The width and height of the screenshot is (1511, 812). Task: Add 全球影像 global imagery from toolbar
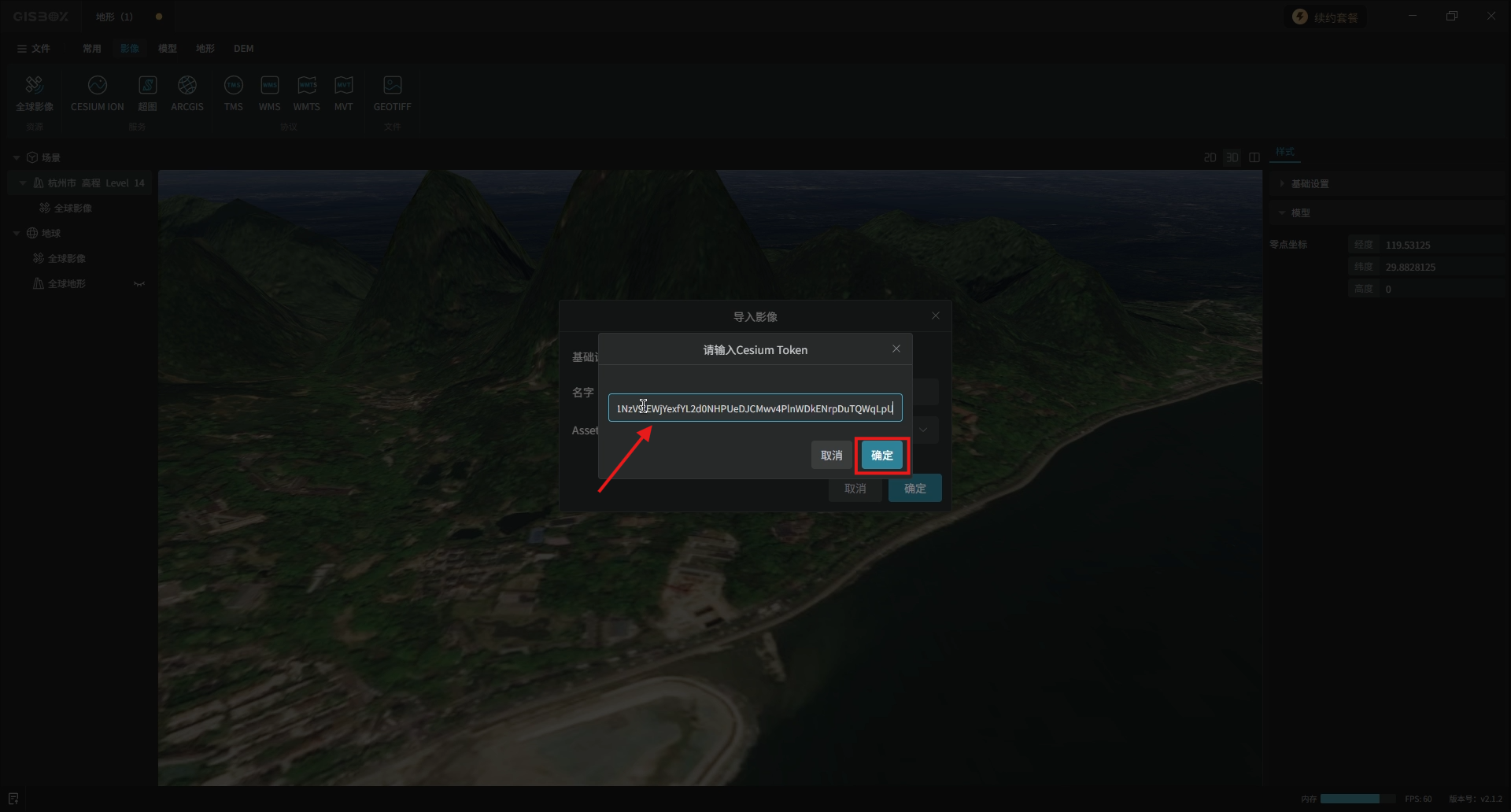(35, 93)
